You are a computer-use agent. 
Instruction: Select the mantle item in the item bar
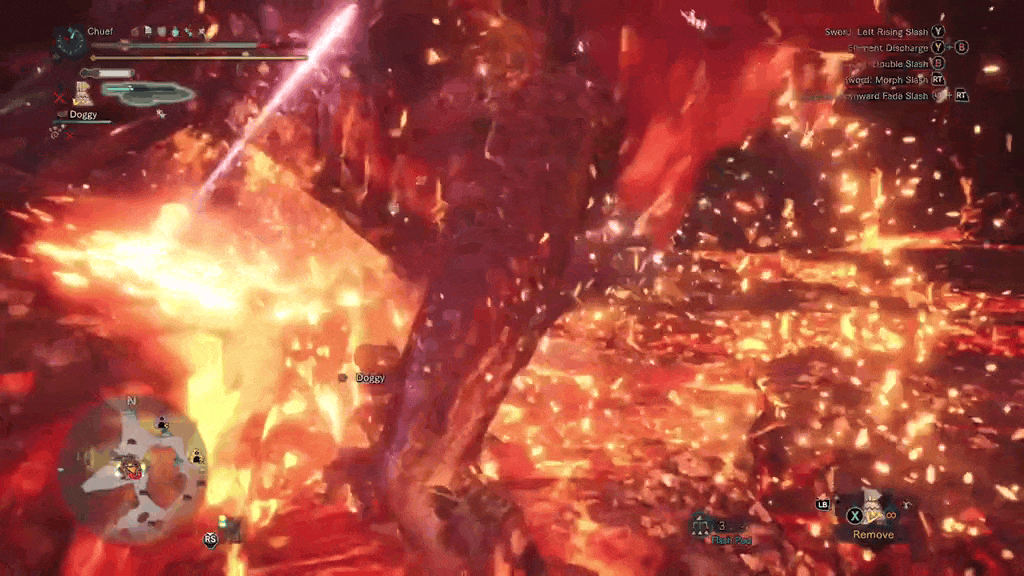877,510
